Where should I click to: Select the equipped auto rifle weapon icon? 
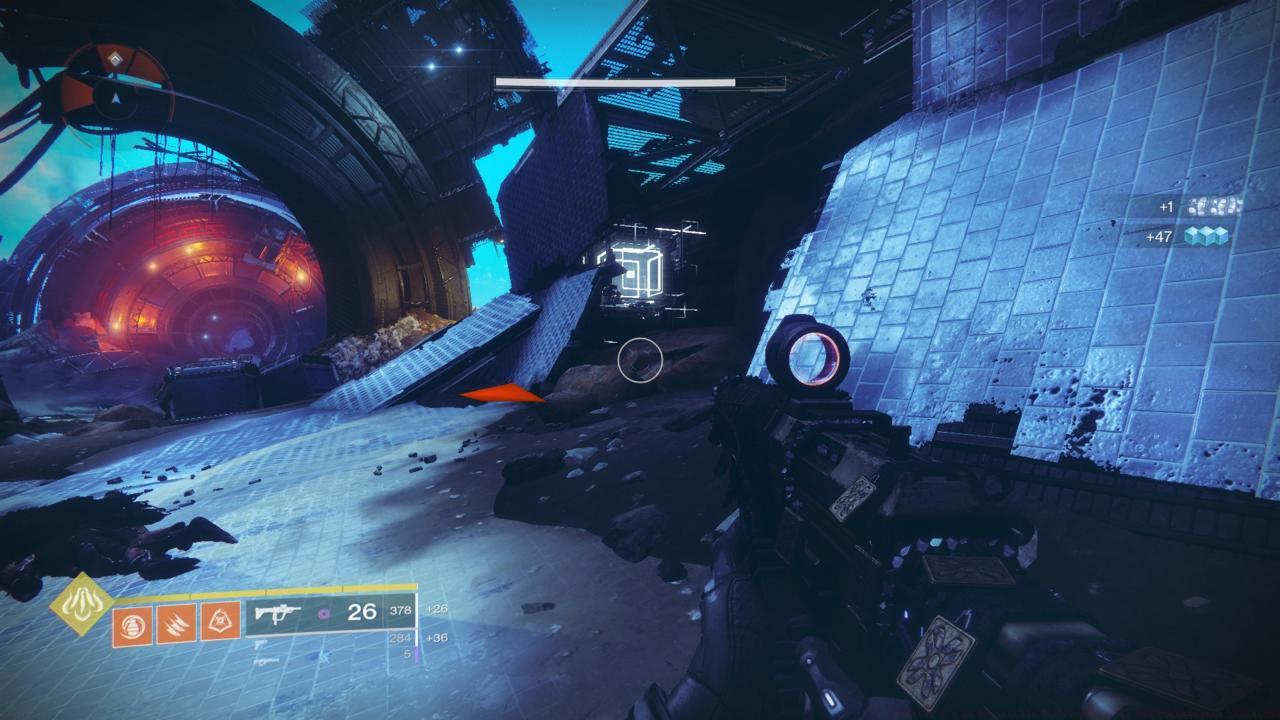click(x=278, y=613)
